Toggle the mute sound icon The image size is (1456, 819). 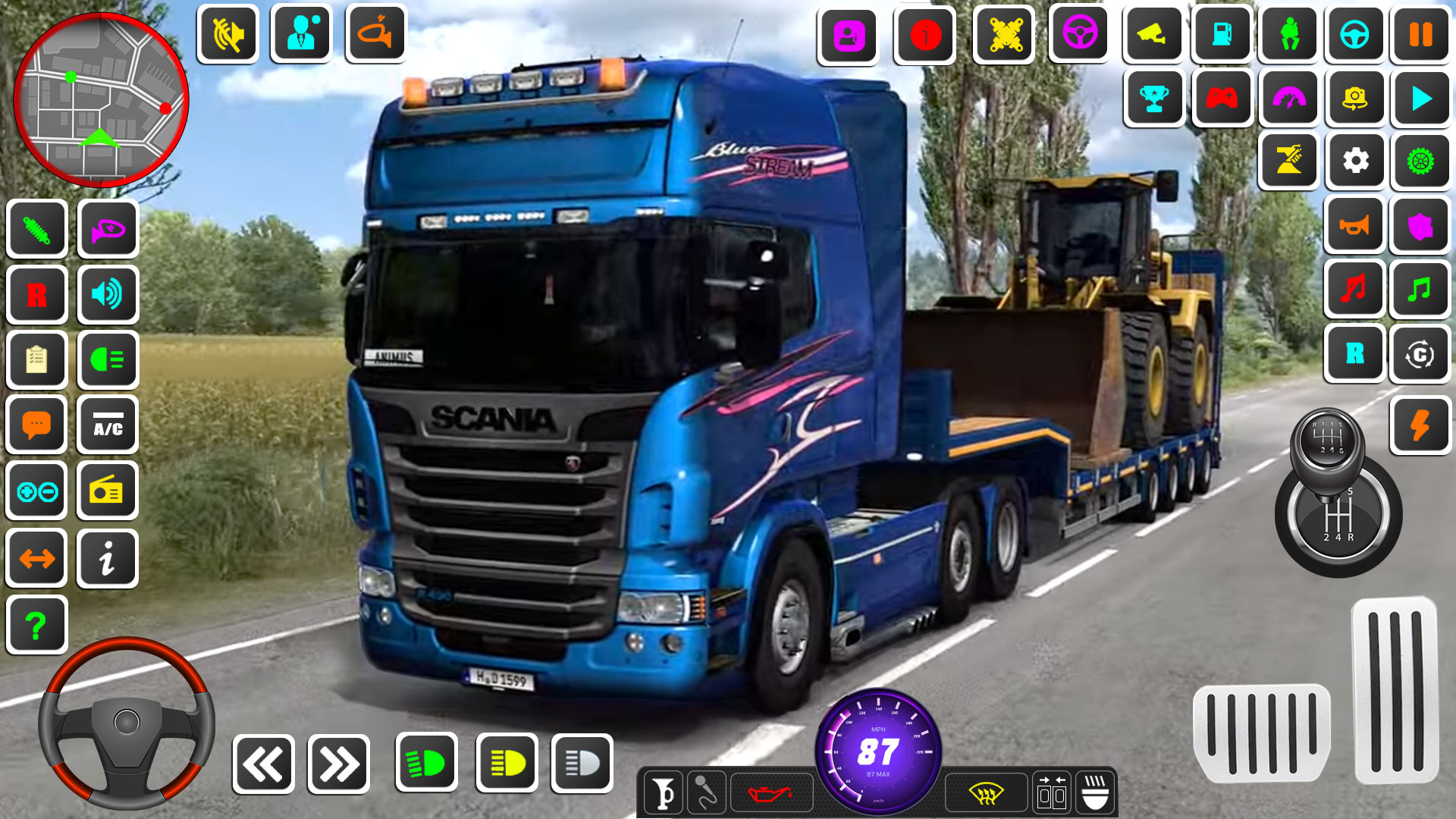pos(228,33)
